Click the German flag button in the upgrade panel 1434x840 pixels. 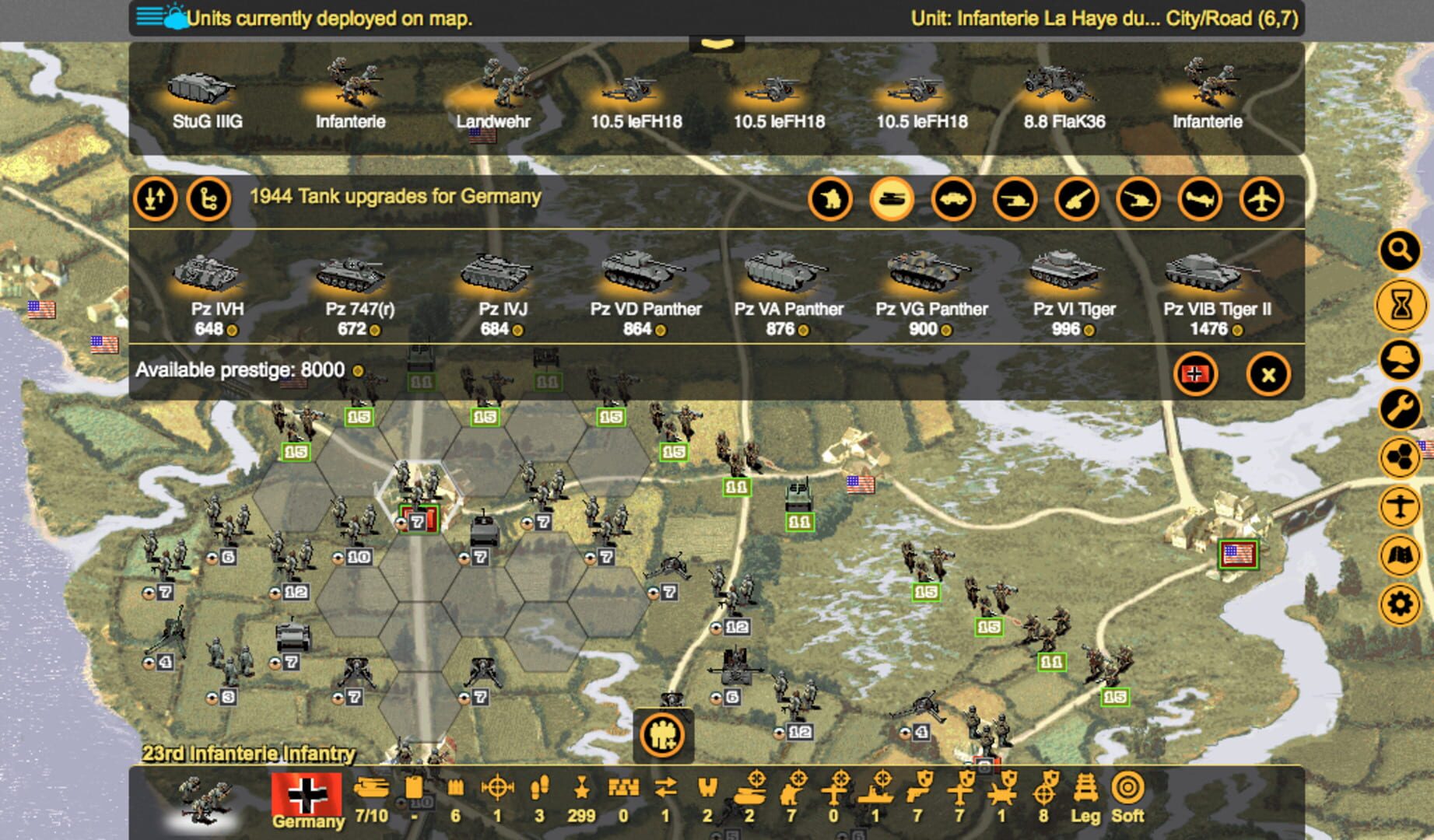pyautogui.click(x=1196, y=374)
